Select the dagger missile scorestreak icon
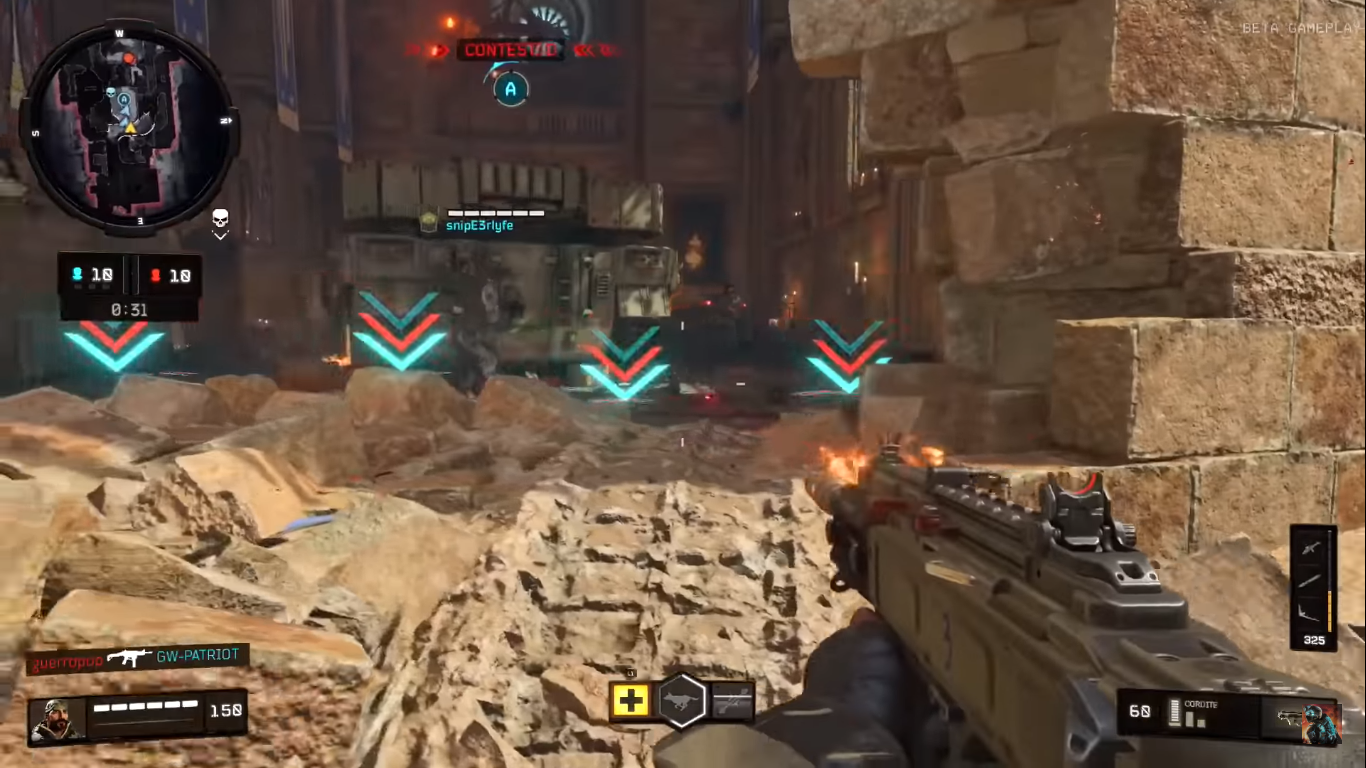Viewport: 1366px width, 768px height. tap(1311, 580)
